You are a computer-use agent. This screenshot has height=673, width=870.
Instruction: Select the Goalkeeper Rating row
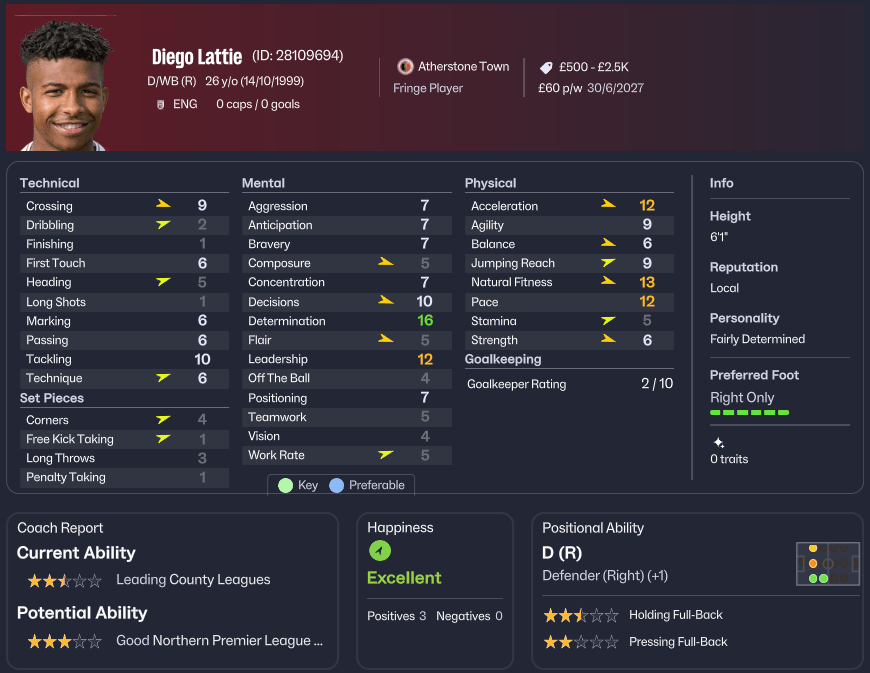pyautogui.click(x=570, y=384)
